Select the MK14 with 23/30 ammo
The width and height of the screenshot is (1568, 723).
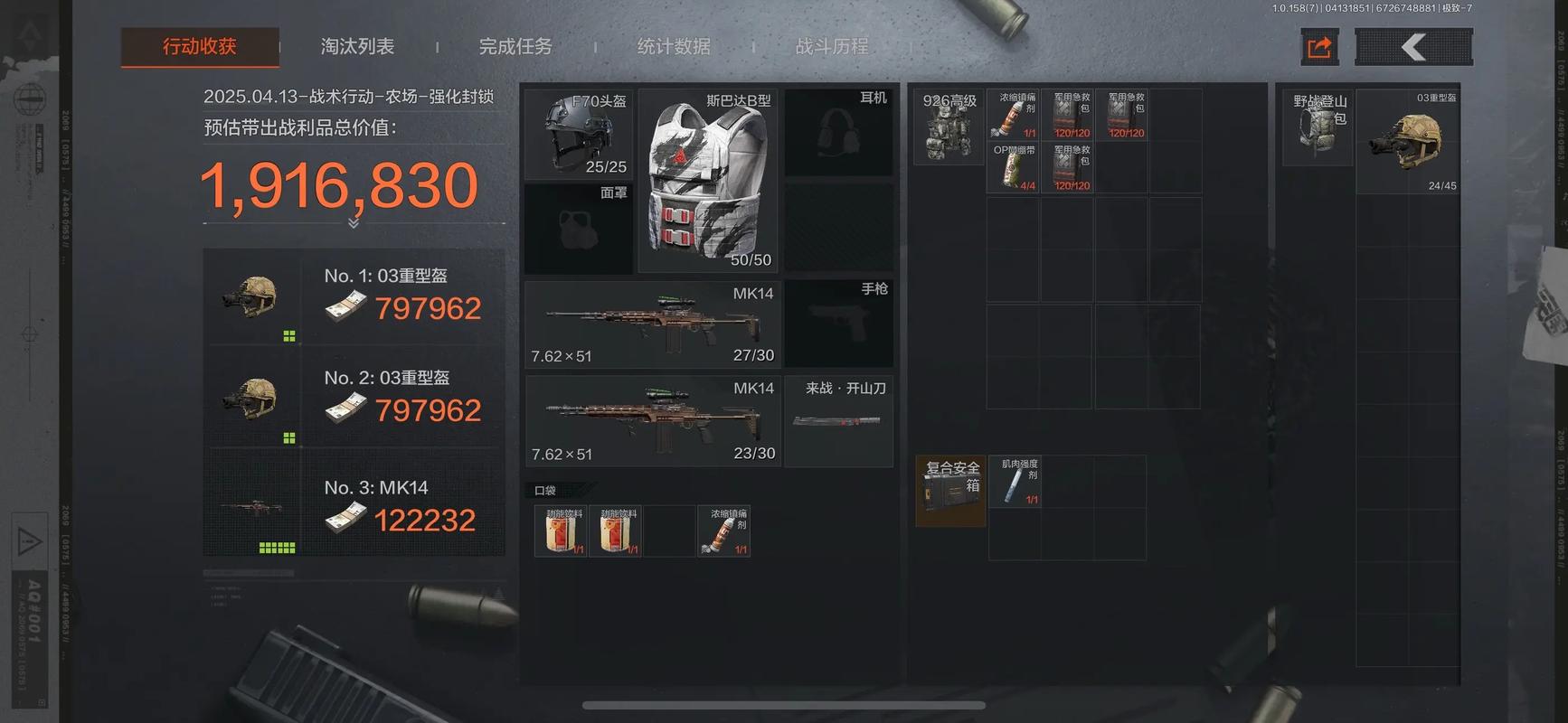pyautogui.click(x=652, y=421)
